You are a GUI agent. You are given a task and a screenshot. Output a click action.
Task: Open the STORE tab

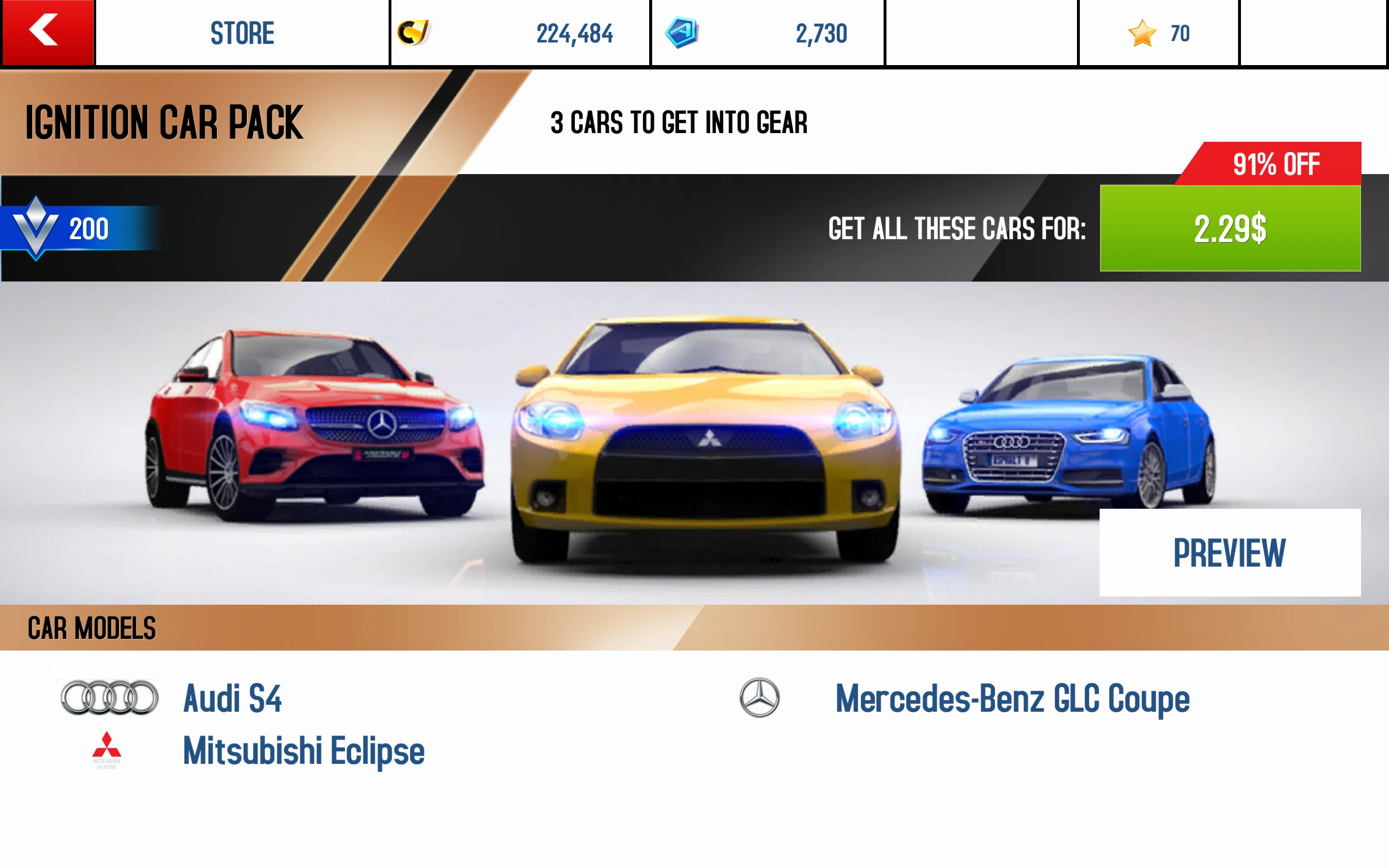pyautogui.click(x=242, y=33)
